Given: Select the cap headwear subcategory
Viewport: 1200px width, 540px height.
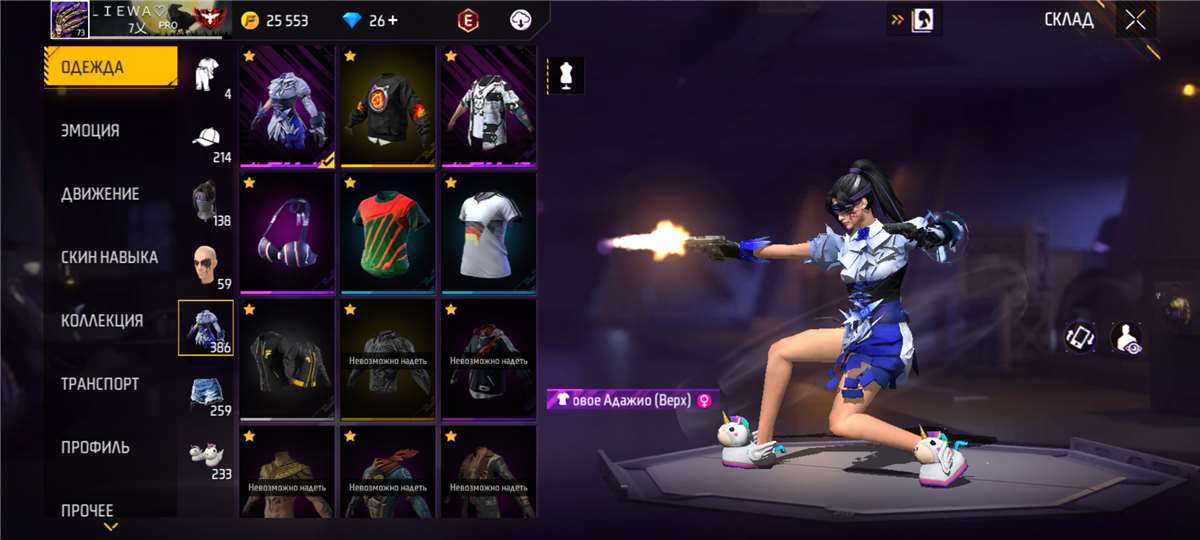Looking at the screenshot, I should [207, 140].
